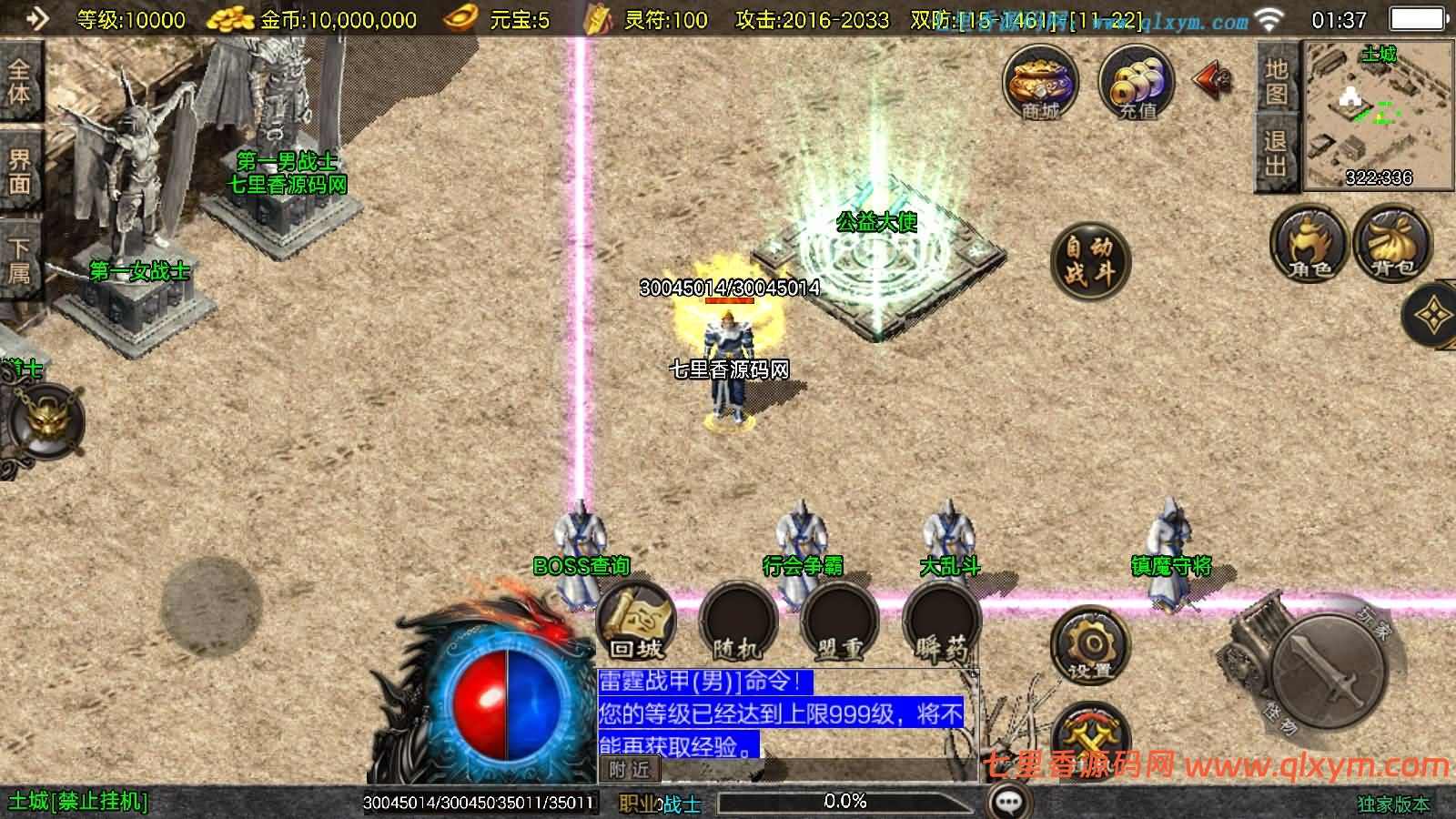This screenshot has height=819, width=1456.
Task: Open the 背包 backpack
Action: (1392, 244)
